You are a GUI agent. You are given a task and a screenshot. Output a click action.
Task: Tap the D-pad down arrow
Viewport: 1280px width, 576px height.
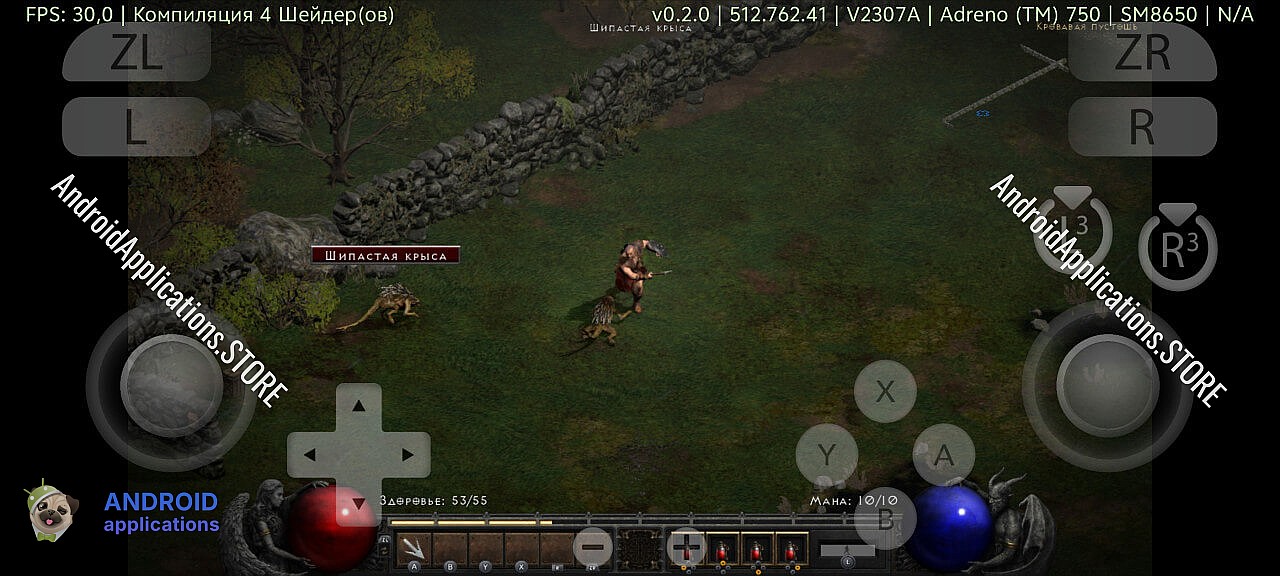point(358,503)
